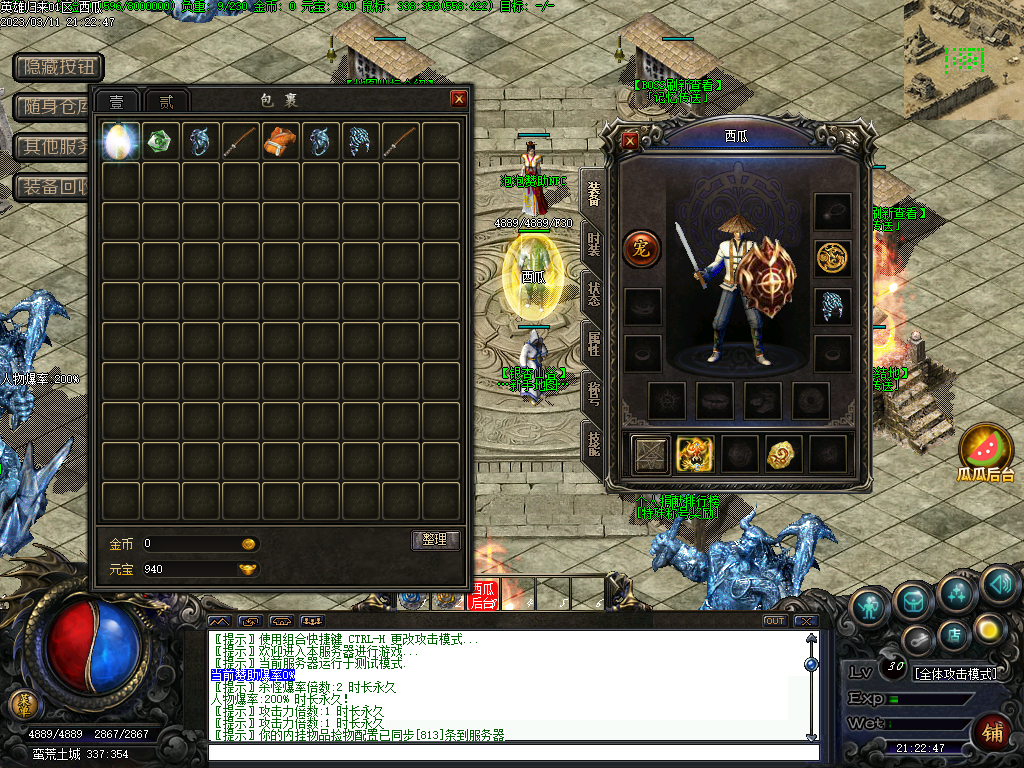
Task: Select the glowing egg item in the bag
Action: (x=121, y=141)
